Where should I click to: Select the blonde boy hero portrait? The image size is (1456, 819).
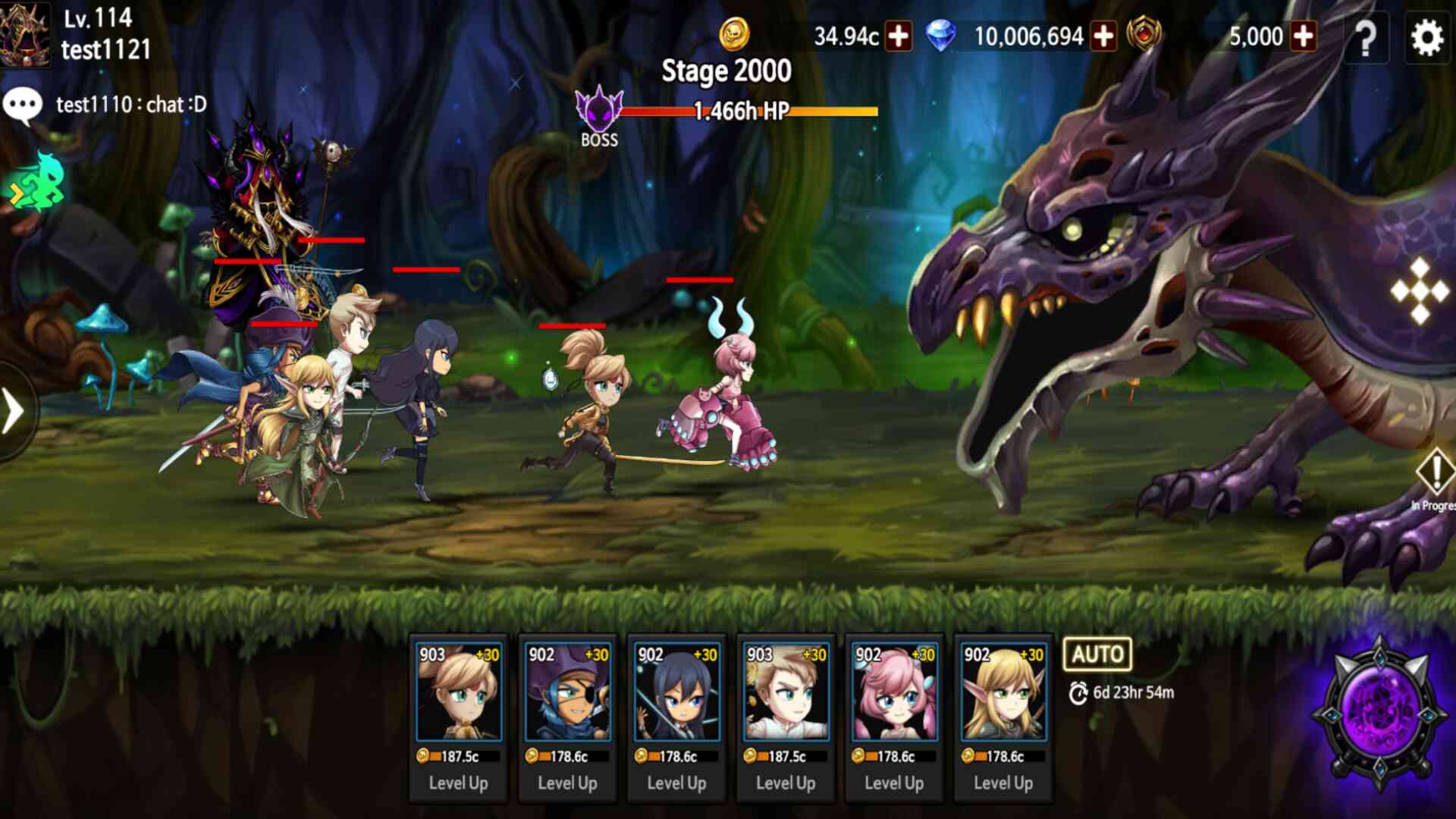786,693
